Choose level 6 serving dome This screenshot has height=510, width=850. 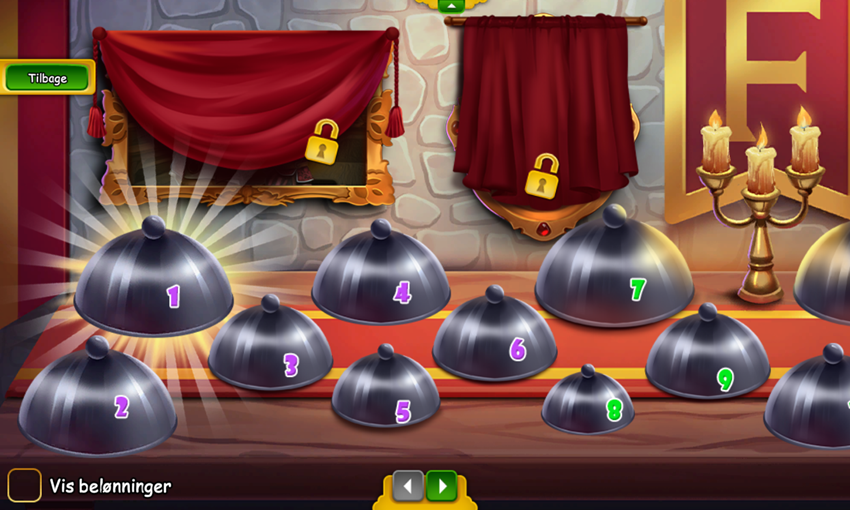[x=494, y=340]
